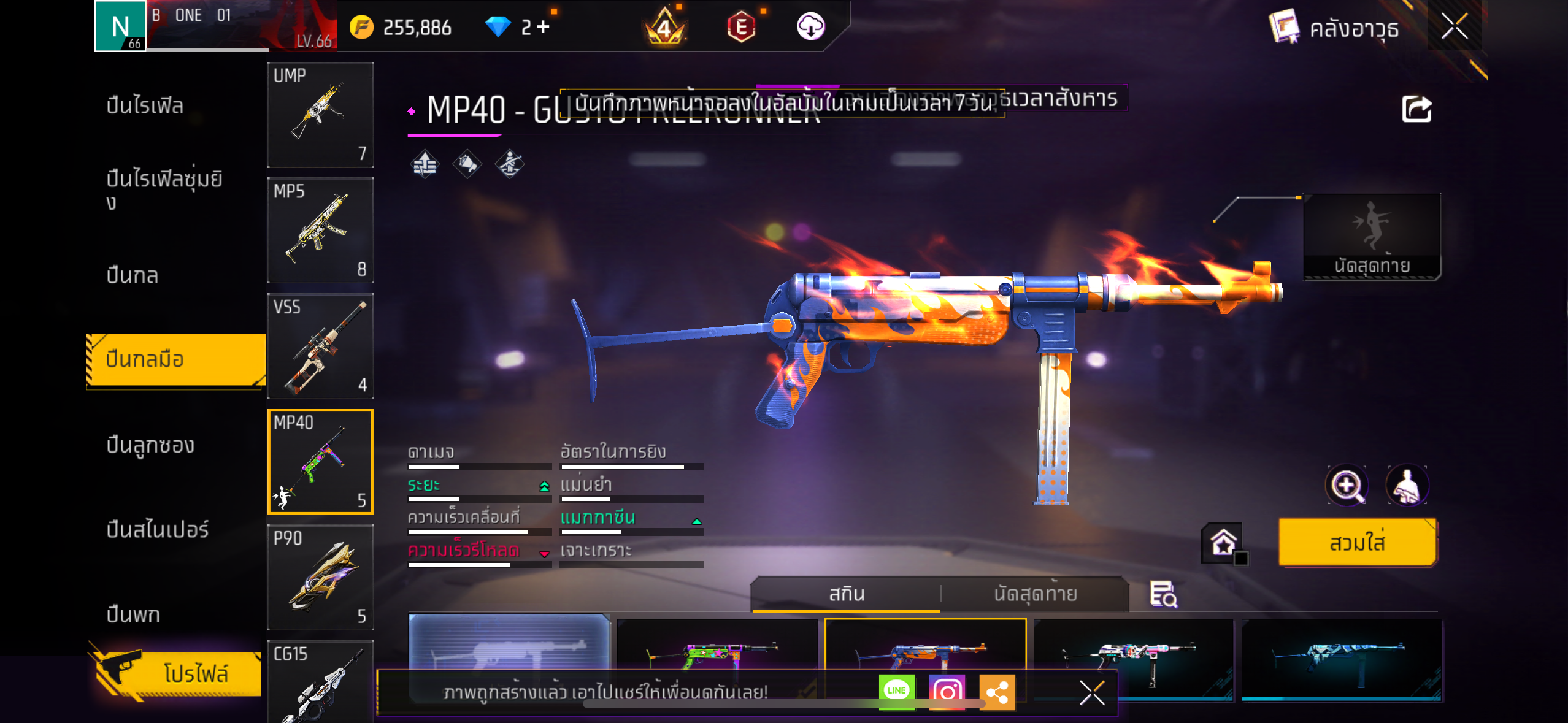Screen dimensions: 1568x723
Task: Close the weapon armory screen
Action: [x=1454, y=27]
